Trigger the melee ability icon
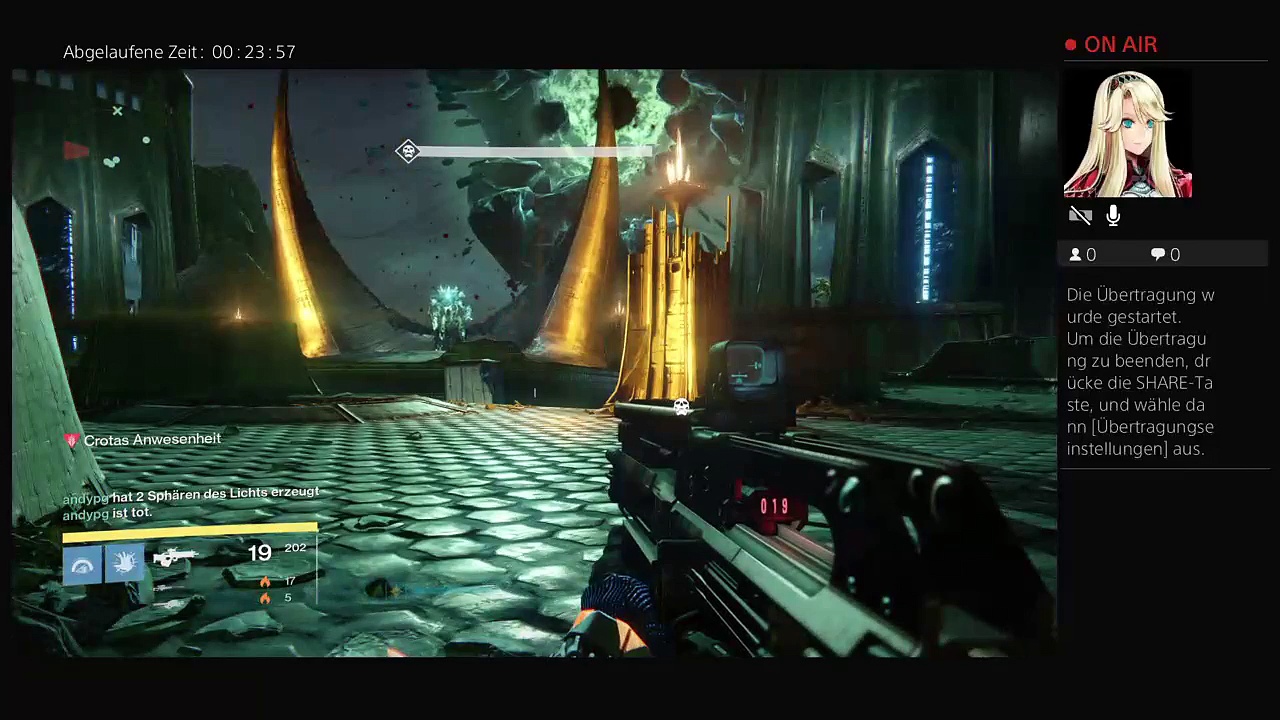This screenshot has height=720, width=1280. pos(124,564)
